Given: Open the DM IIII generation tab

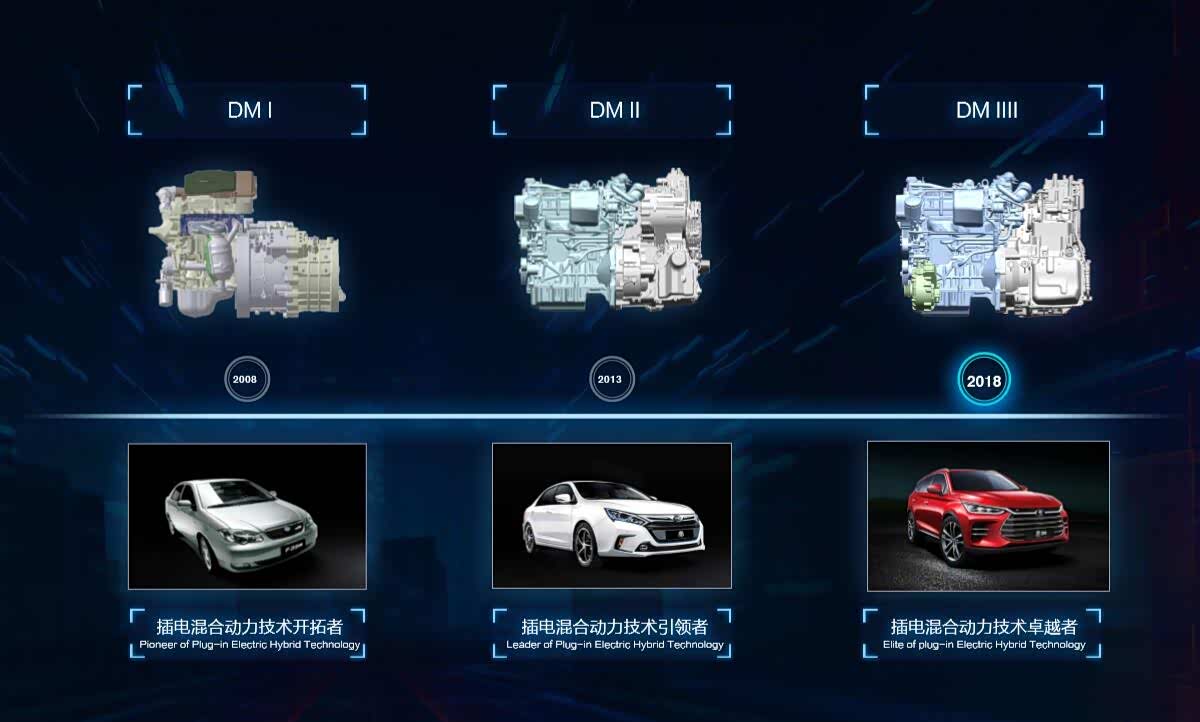Looking at the screenshot, I should (985, 110).
